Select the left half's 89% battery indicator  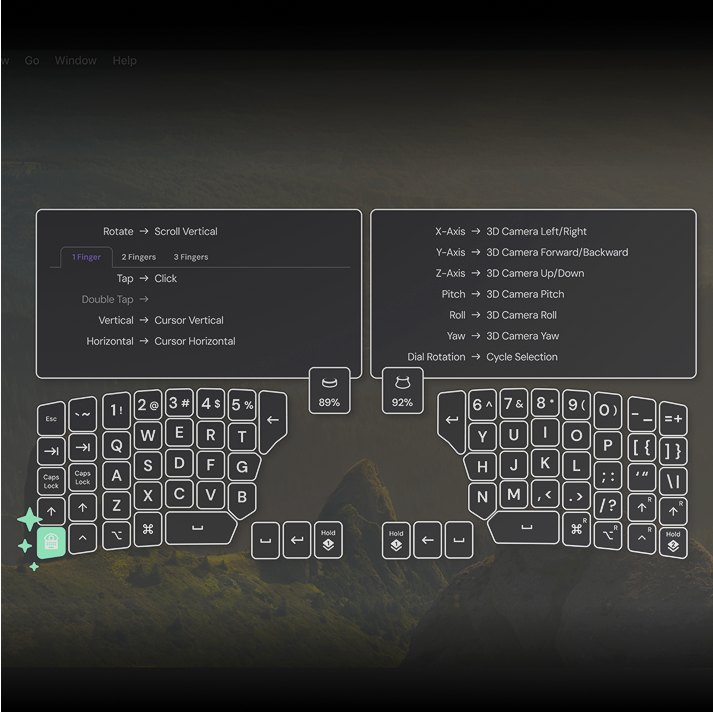tap(329, 390)
